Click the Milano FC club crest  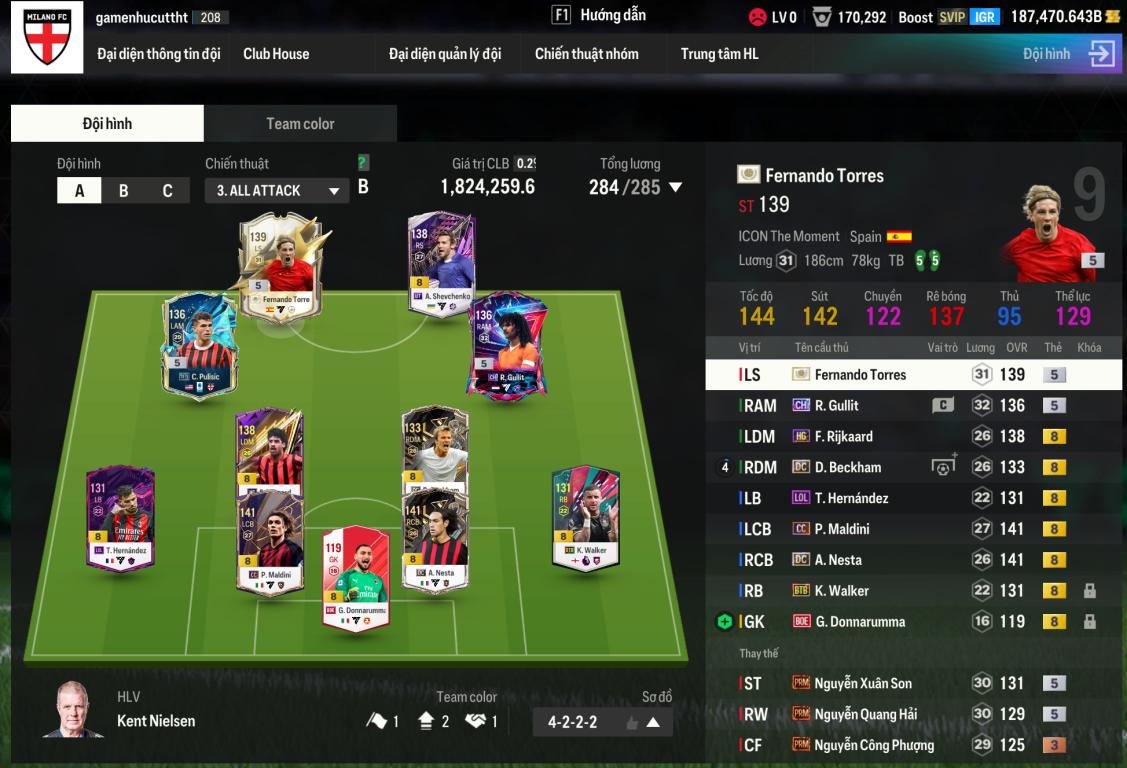click(47, 38)
